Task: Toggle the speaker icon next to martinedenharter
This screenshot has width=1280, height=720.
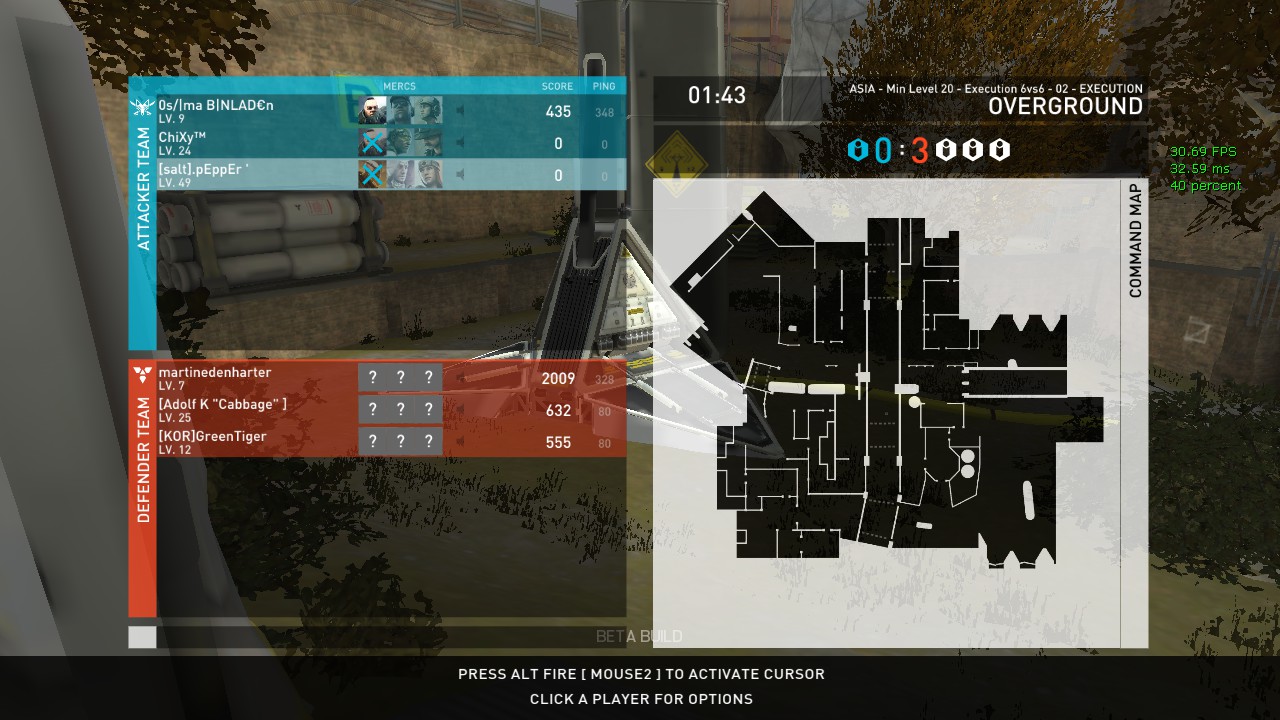Action: click(460, 378)
